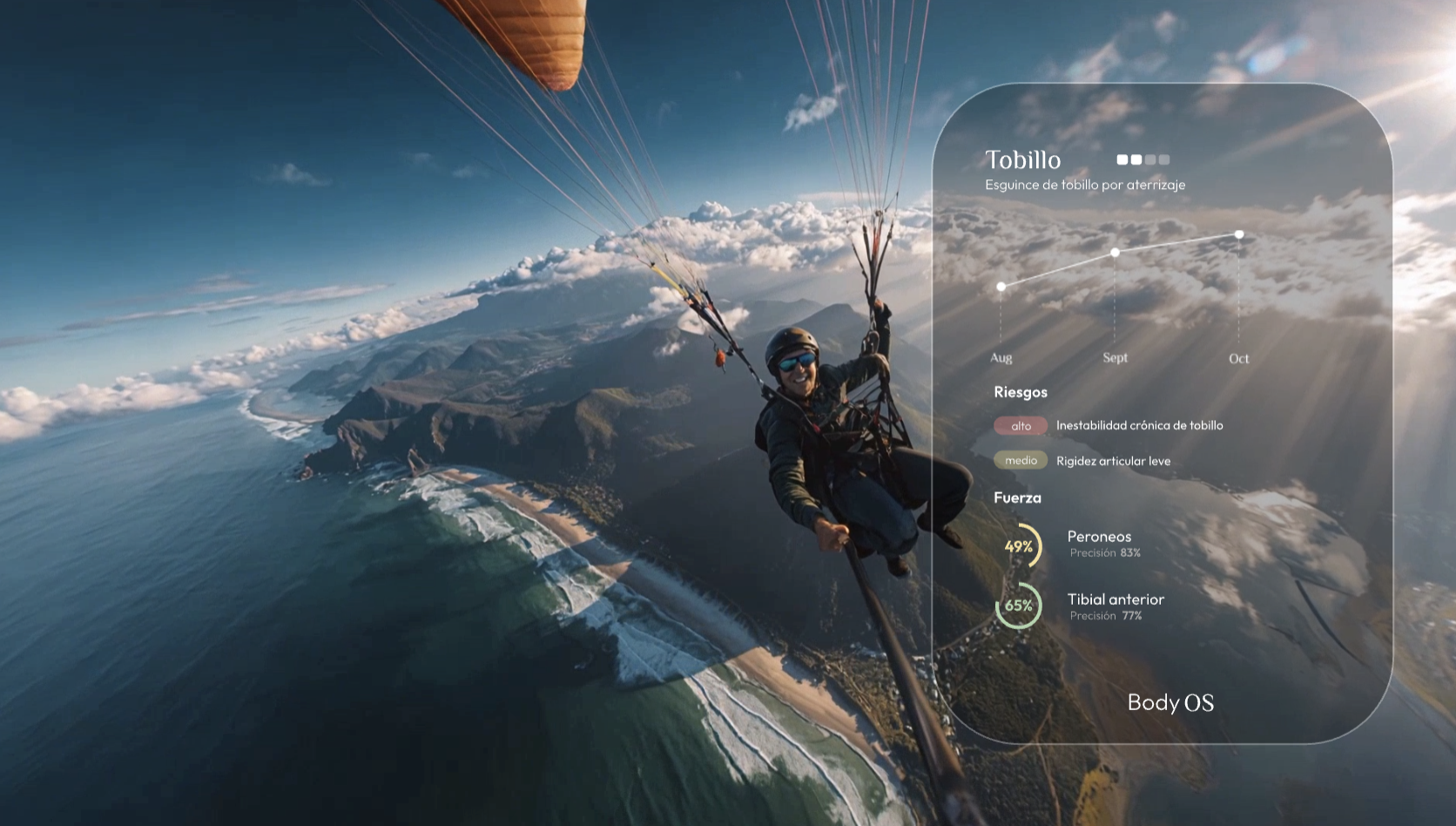
Task: Open the "medio" risk tag
Action: pos(1021,461)
